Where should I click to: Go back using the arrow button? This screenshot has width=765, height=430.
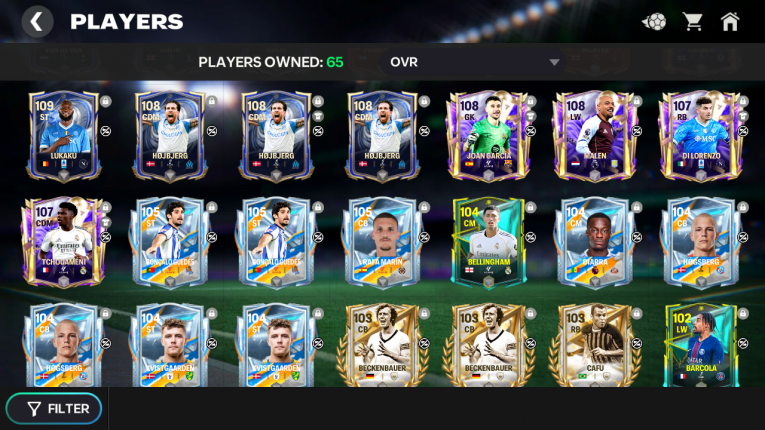[x=37, y=21]
